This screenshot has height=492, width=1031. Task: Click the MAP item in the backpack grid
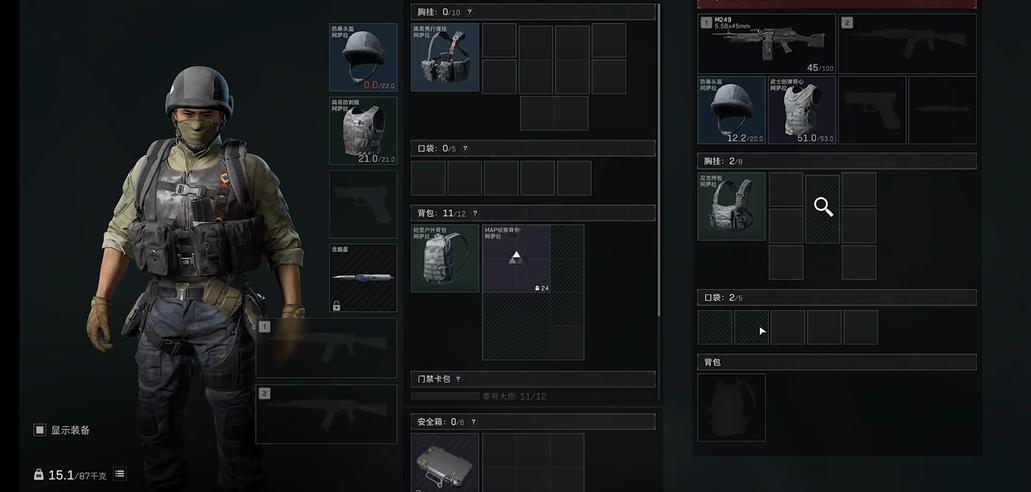click(x=516, y=258)
